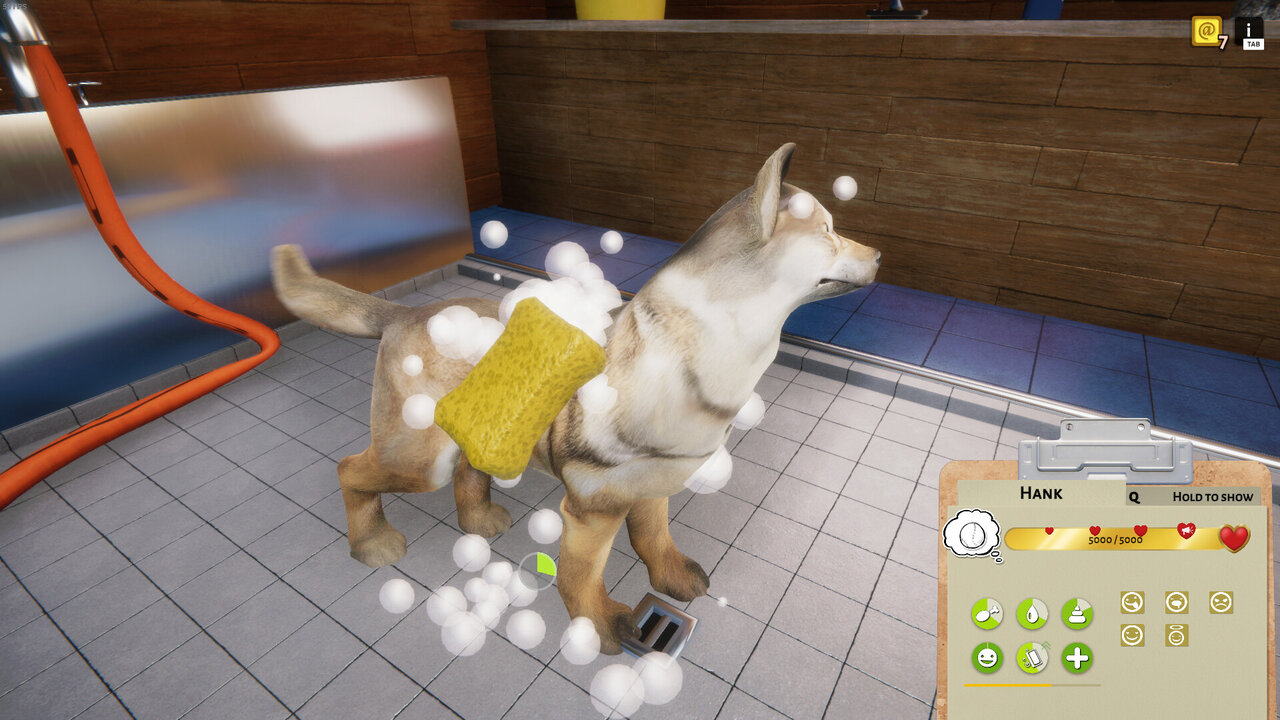The image size is (1280, 720).
Task: Click the large red heart affection icon
Action: tap(1232, 537)
